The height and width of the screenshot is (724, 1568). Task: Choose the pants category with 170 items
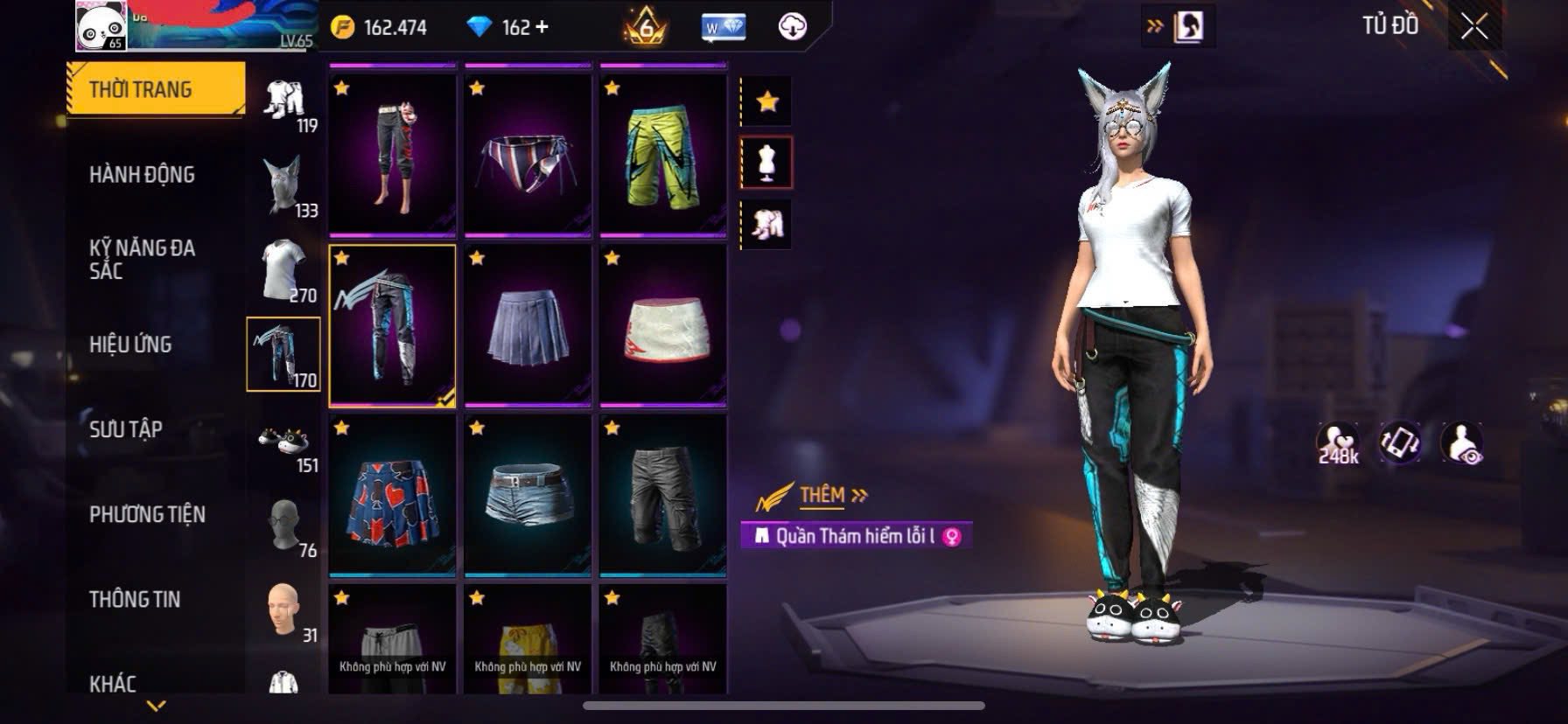(283, 353)
